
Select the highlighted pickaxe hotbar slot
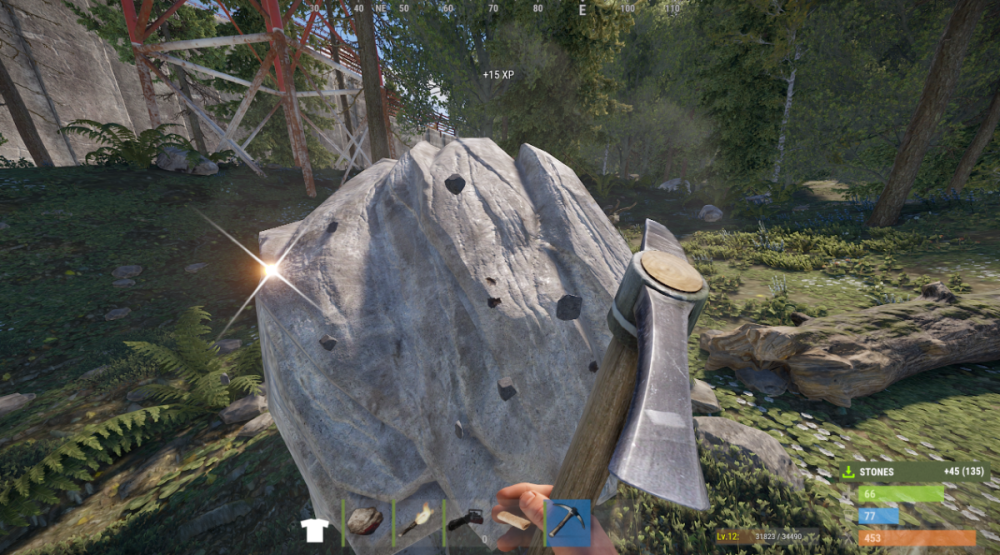(568, 522)
